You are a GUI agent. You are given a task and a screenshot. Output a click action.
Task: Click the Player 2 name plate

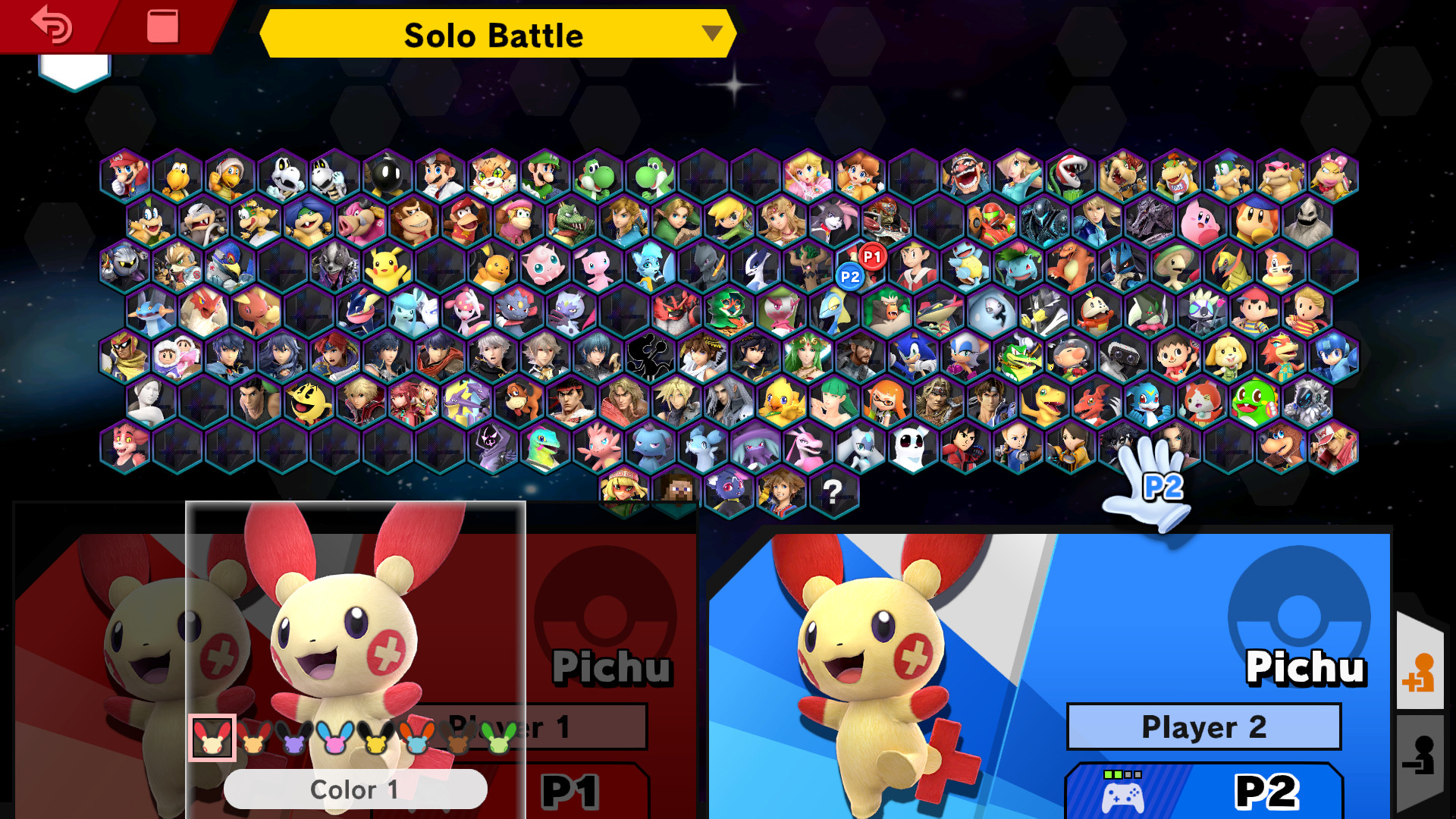tap(1204, 726)
